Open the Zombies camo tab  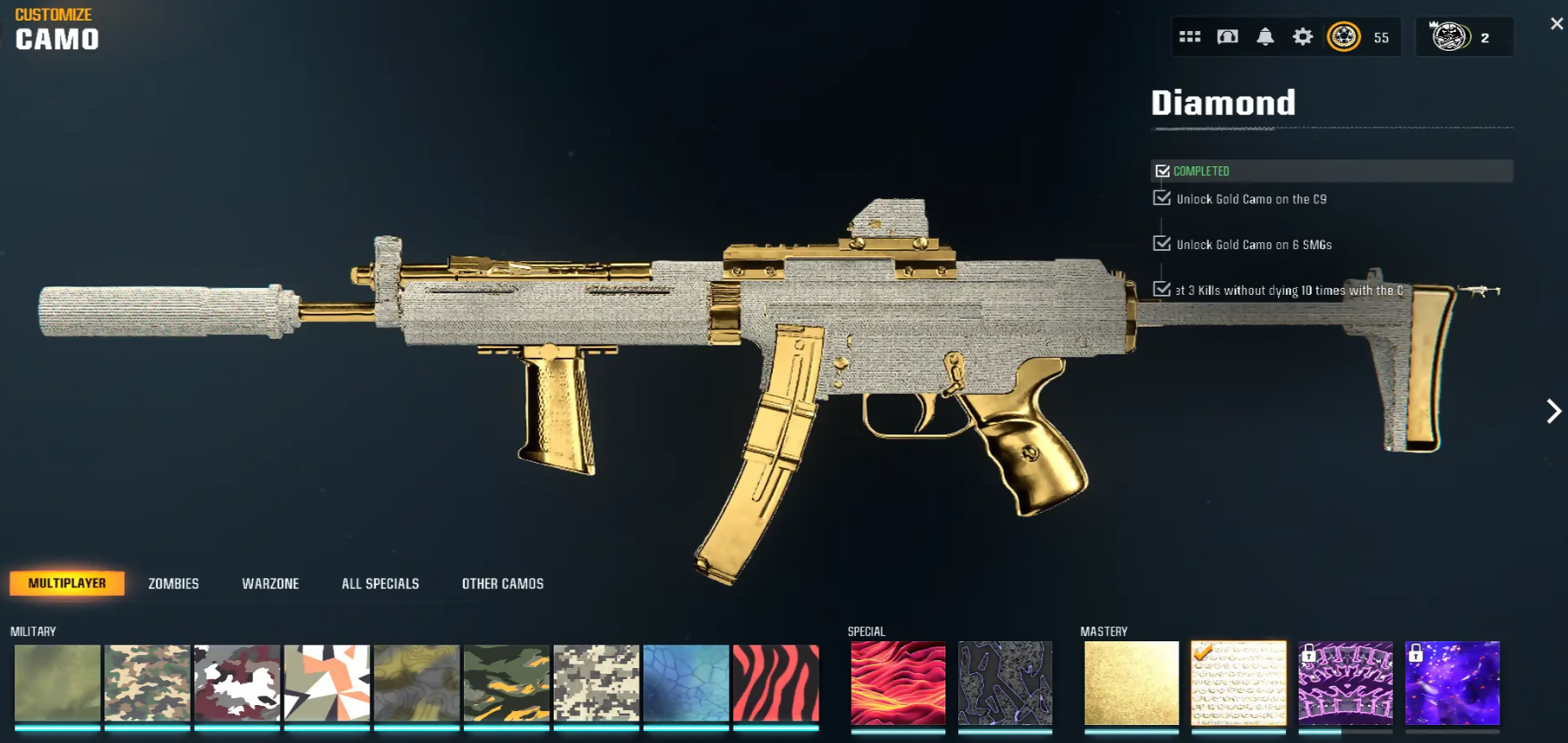click(x=173, y=584)
